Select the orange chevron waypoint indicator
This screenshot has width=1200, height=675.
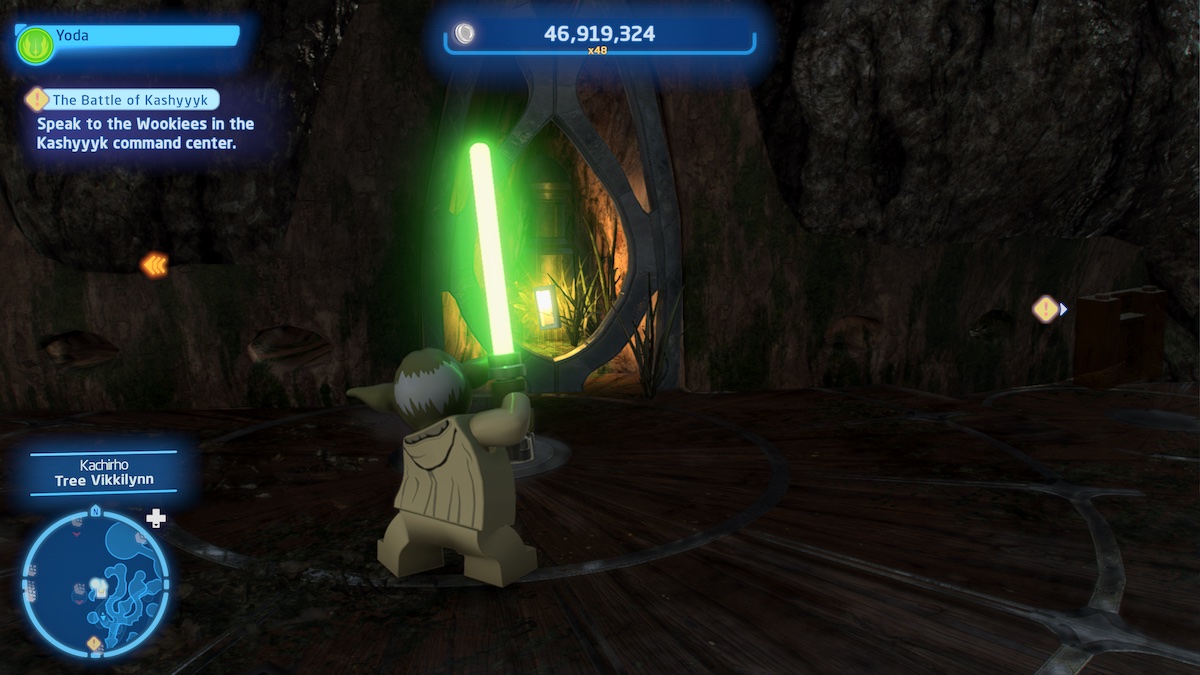coord(154,264)
